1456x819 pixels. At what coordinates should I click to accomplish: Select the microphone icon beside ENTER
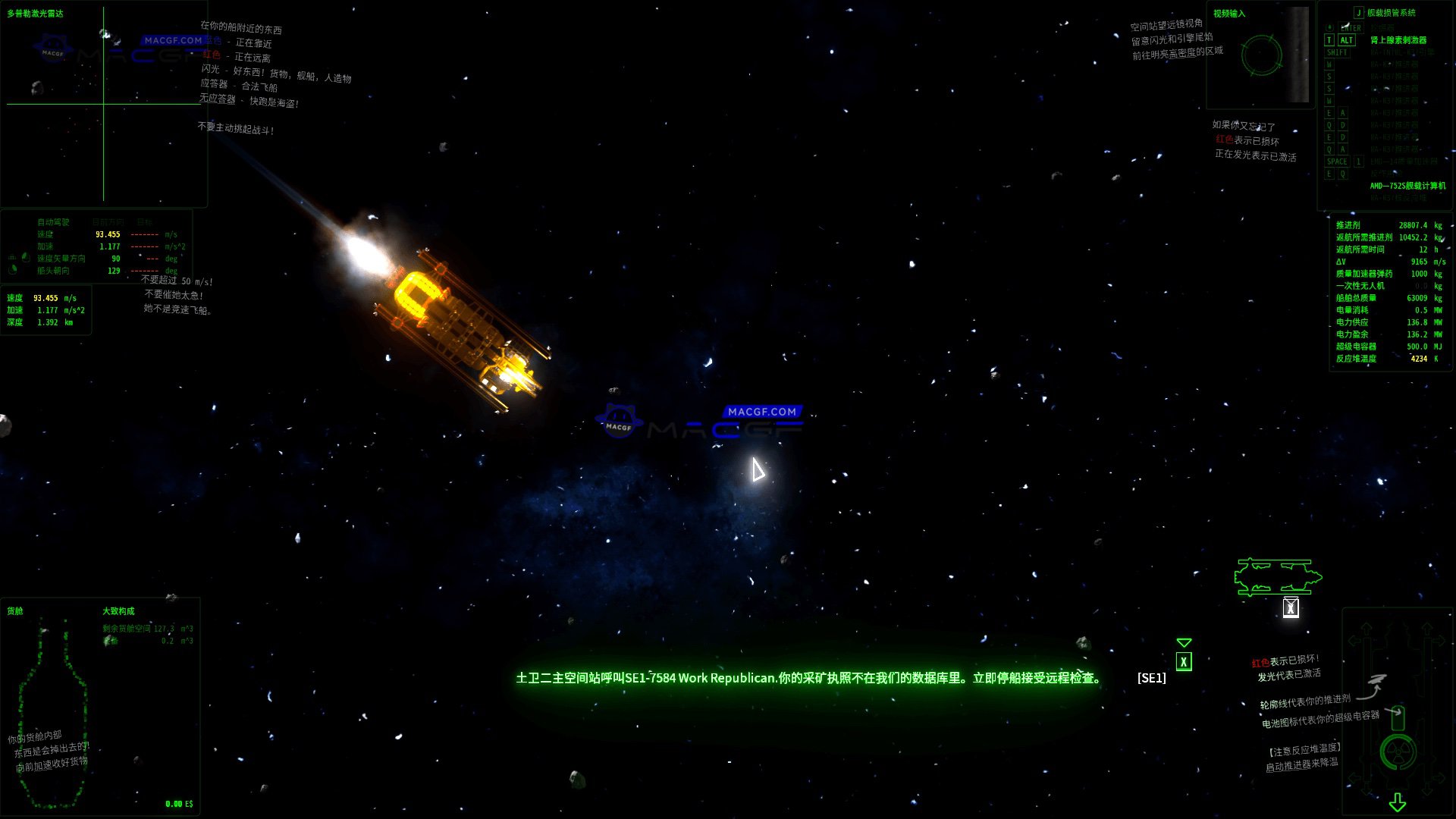coord(1329,27)
